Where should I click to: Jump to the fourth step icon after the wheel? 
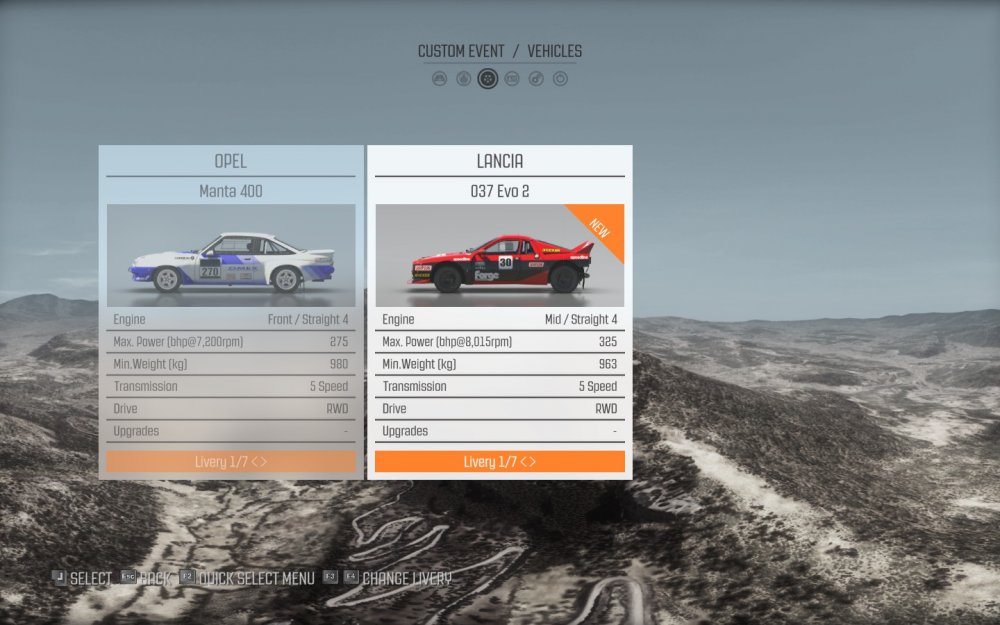click(512, 78)
